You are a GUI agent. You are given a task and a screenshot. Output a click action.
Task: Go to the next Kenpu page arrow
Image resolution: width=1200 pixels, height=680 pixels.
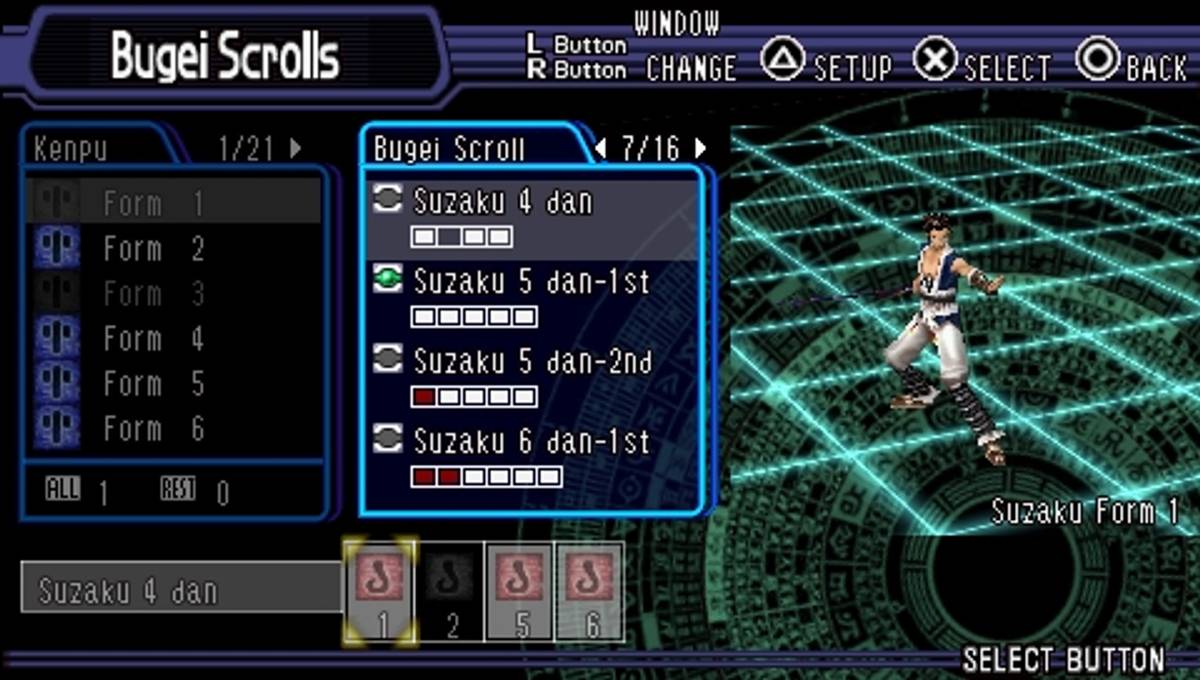296,148
